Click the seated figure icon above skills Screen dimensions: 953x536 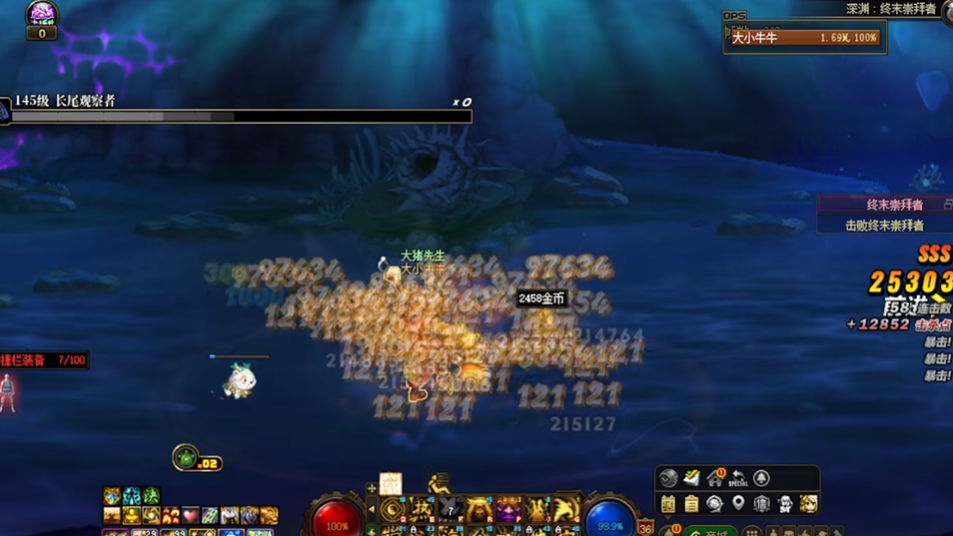pos(438,484)
